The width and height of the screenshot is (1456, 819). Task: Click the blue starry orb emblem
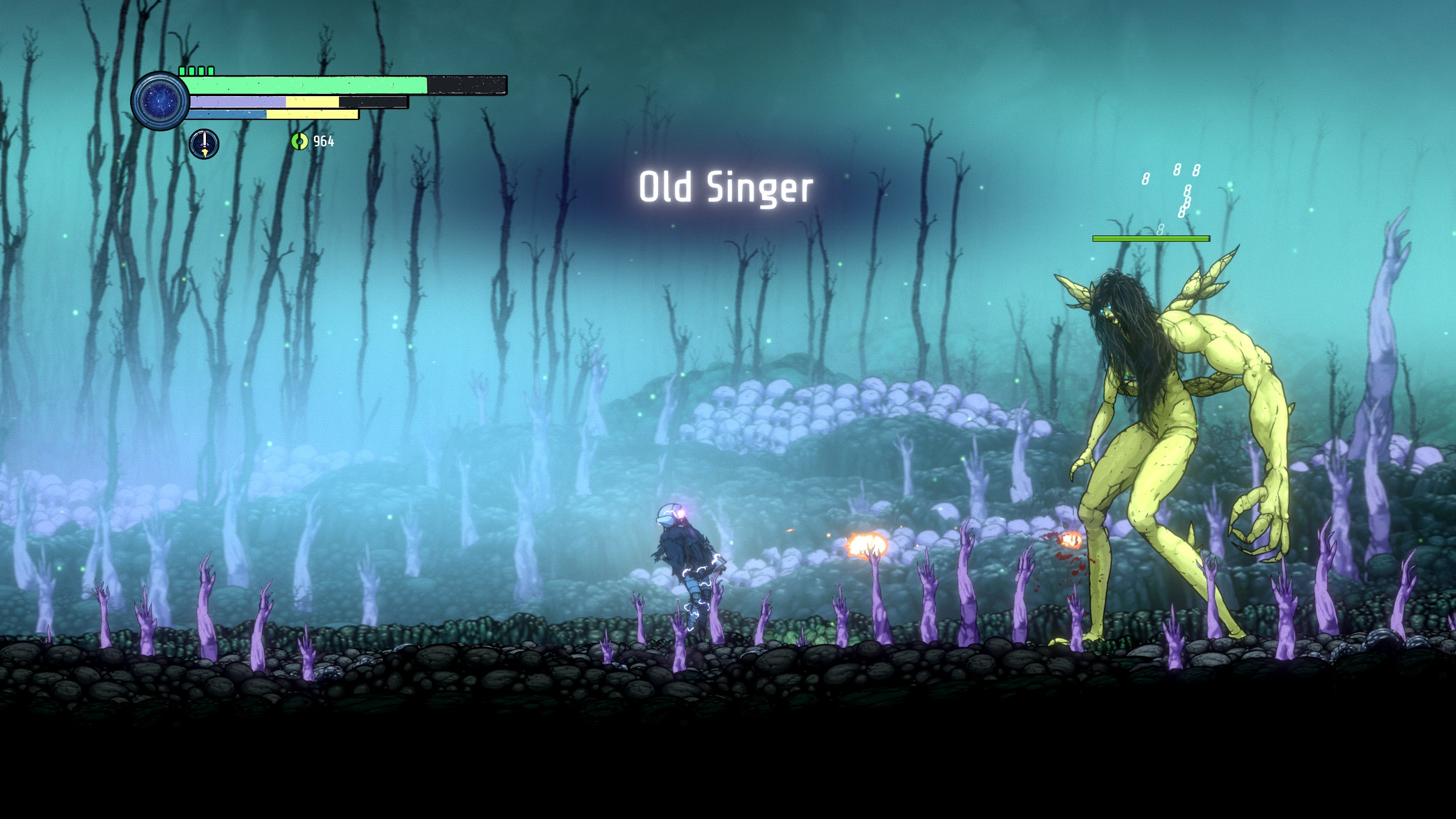[x=160, y=101]
